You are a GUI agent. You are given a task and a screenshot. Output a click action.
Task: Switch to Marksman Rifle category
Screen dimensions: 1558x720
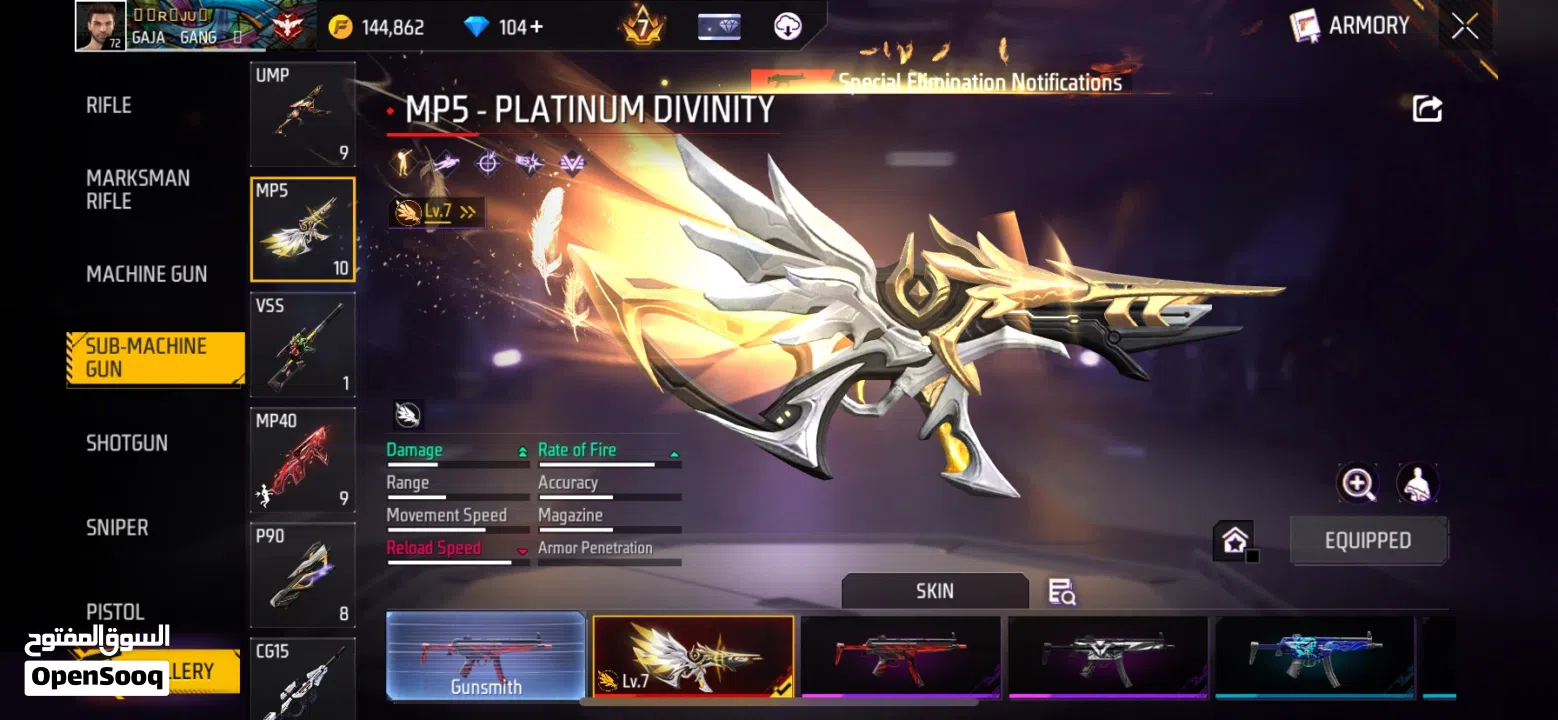(x=138, y=189)
